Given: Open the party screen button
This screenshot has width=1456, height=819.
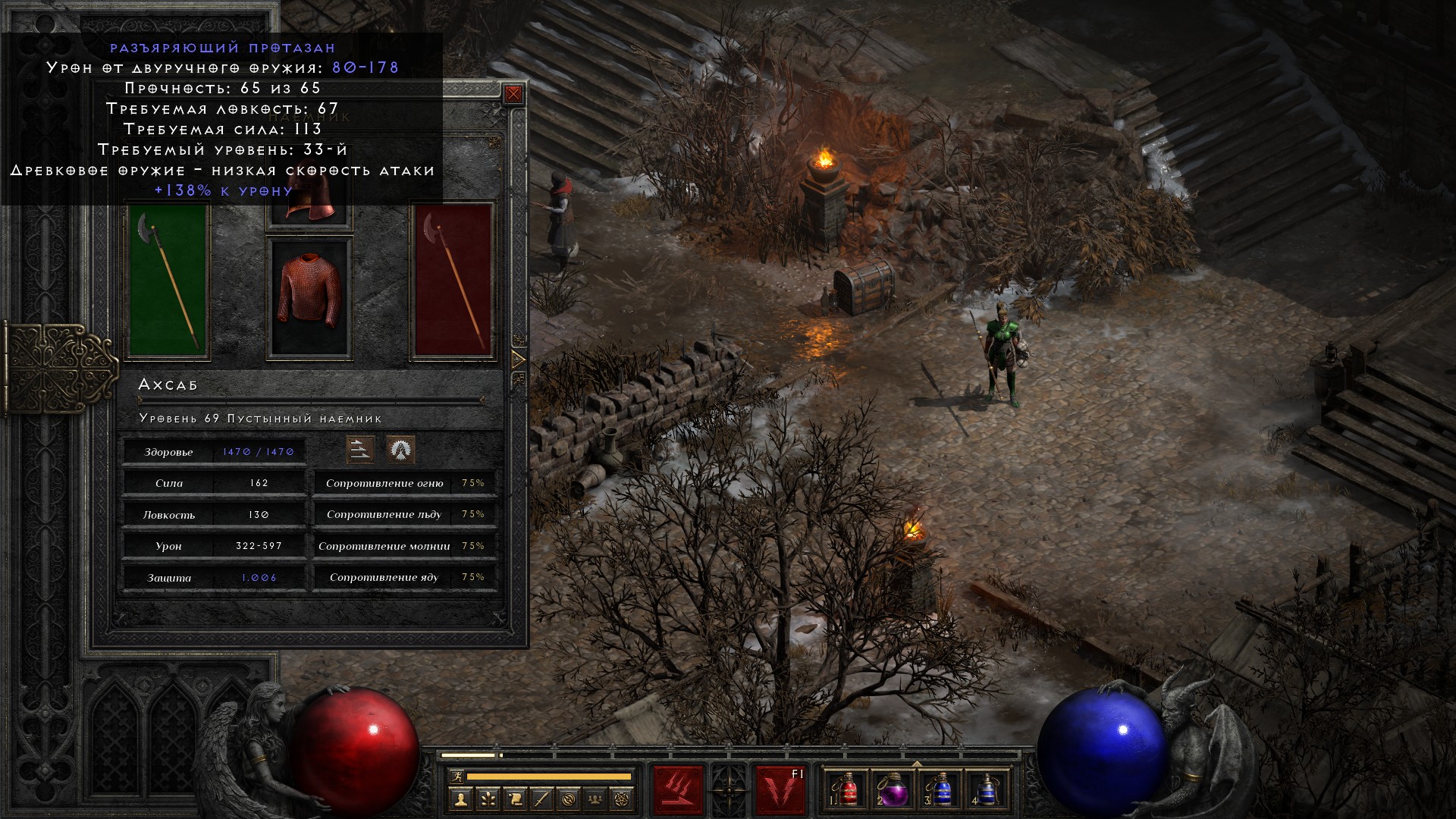Looking at the screenshot, I should [597, 799].
